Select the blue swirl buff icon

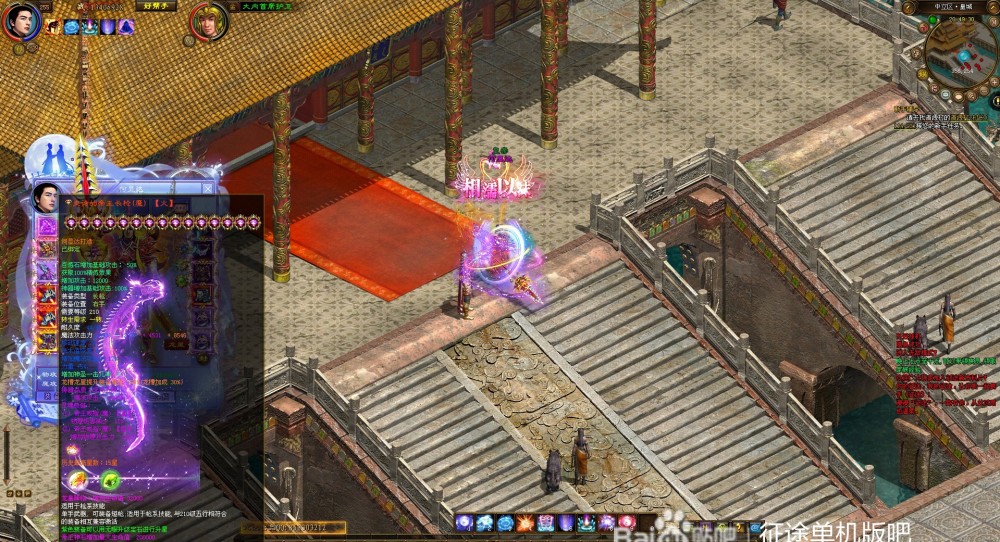(72, 27)
